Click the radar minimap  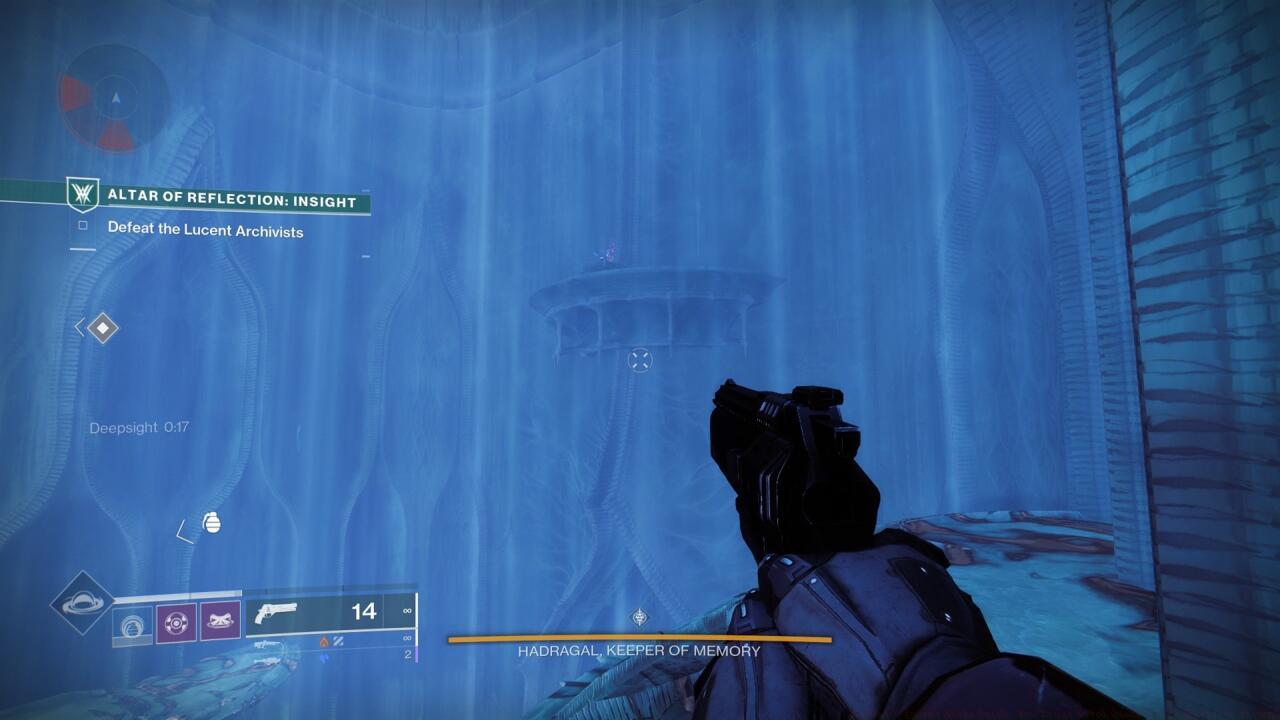114,98
